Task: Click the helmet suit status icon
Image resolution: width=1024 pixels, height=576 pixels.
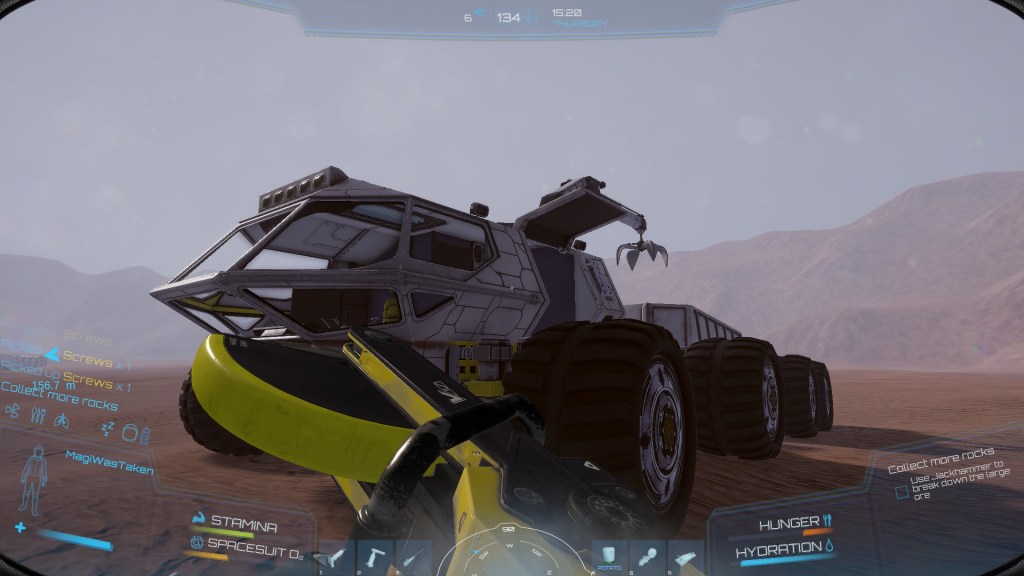Action: coord(129,432)
